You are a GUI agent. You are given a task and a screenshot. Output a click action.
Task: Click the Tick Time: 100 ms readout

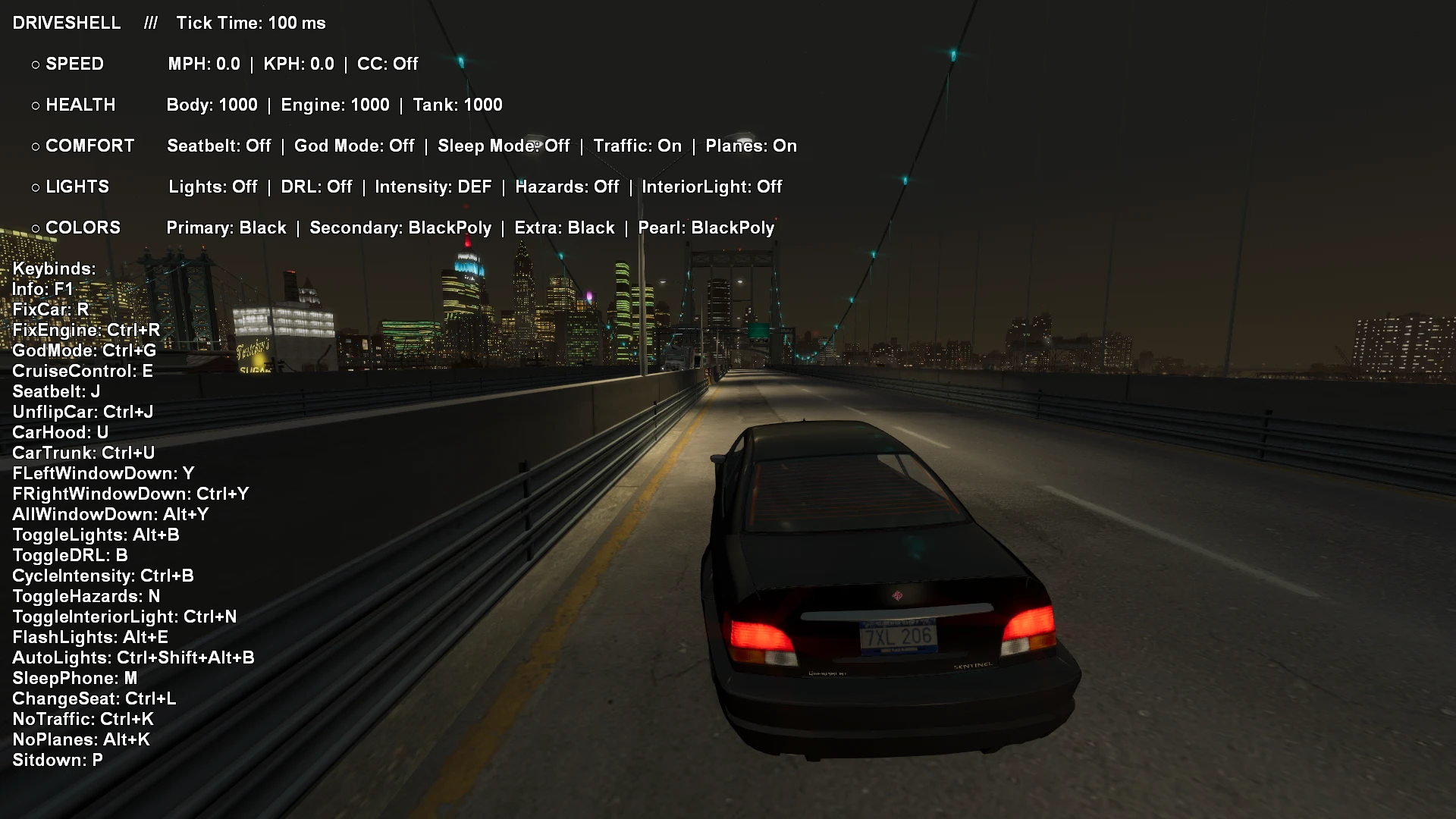pyautogui.click(x=251, y=24)
